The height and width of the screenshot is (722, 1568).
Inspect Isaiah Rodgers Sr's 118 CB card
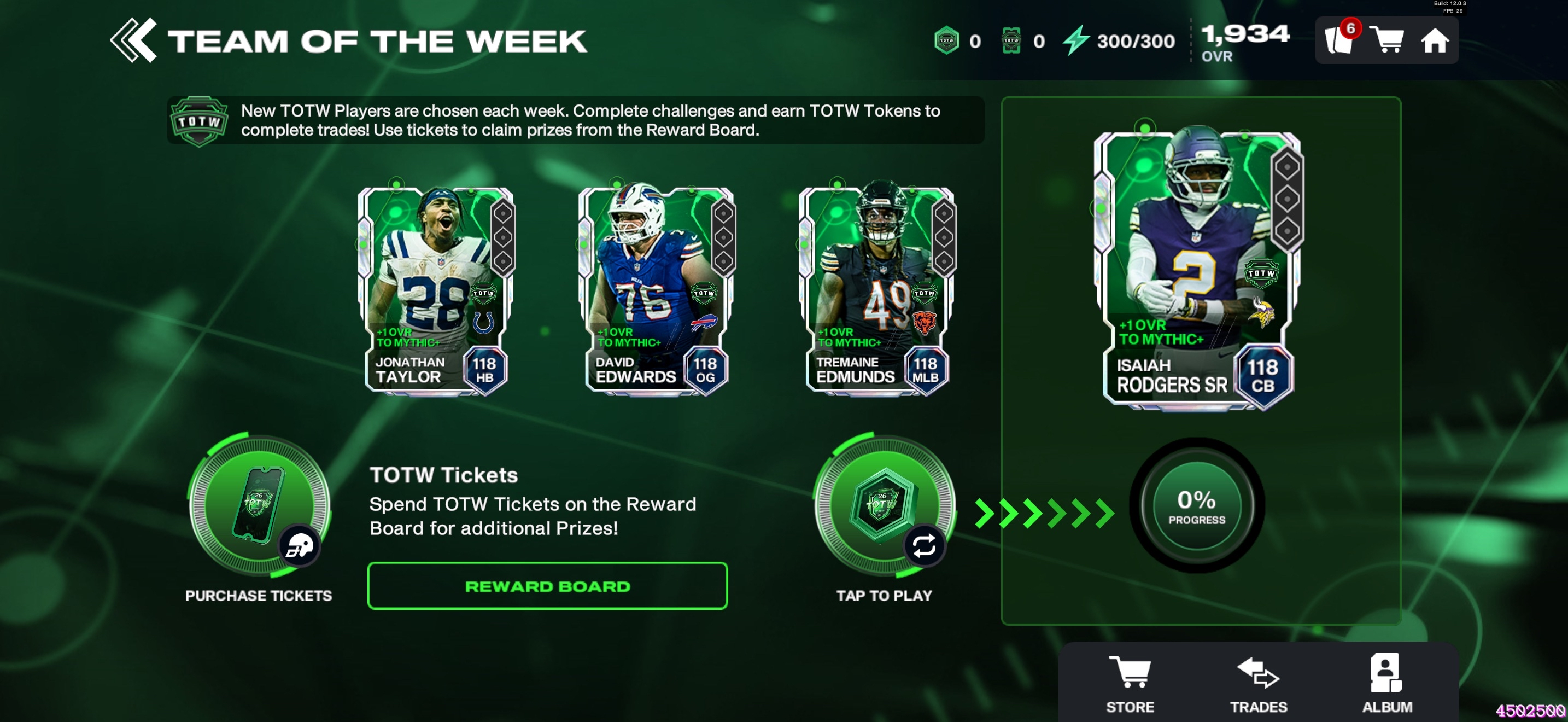pos(1197,269)
